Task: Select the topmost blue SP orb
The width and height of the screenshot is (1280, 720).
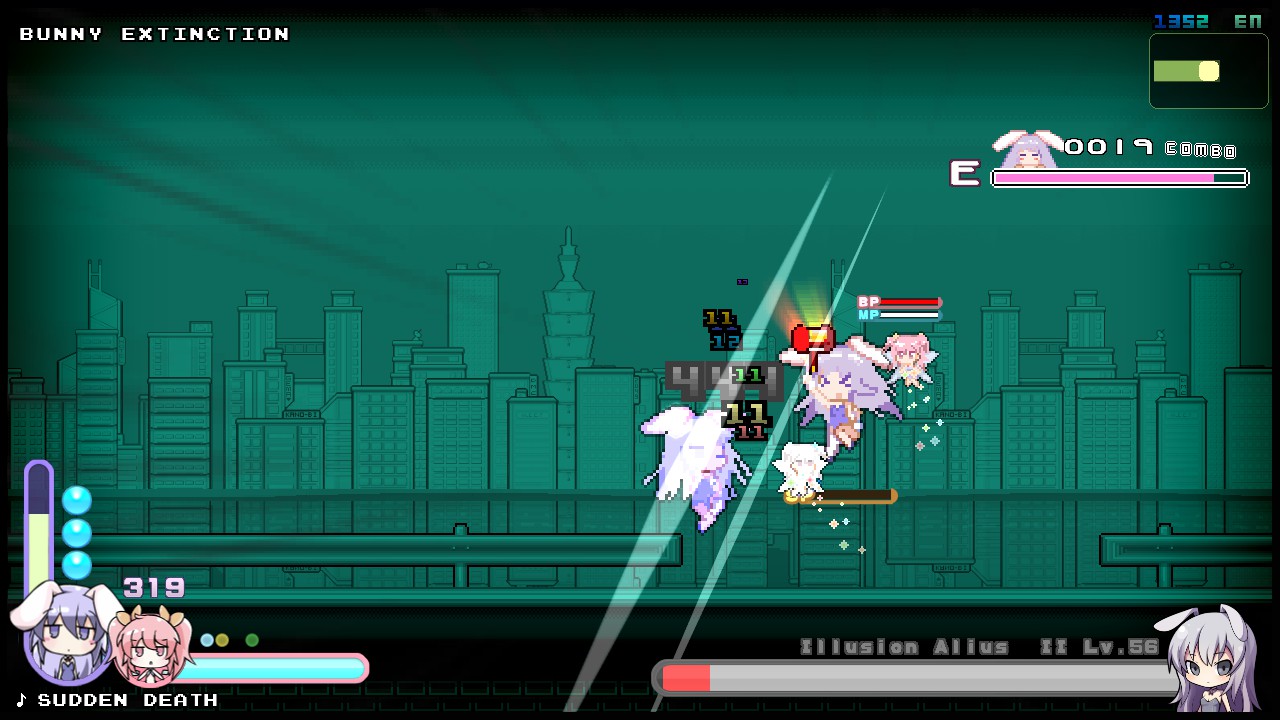Action: pos(77,500)
